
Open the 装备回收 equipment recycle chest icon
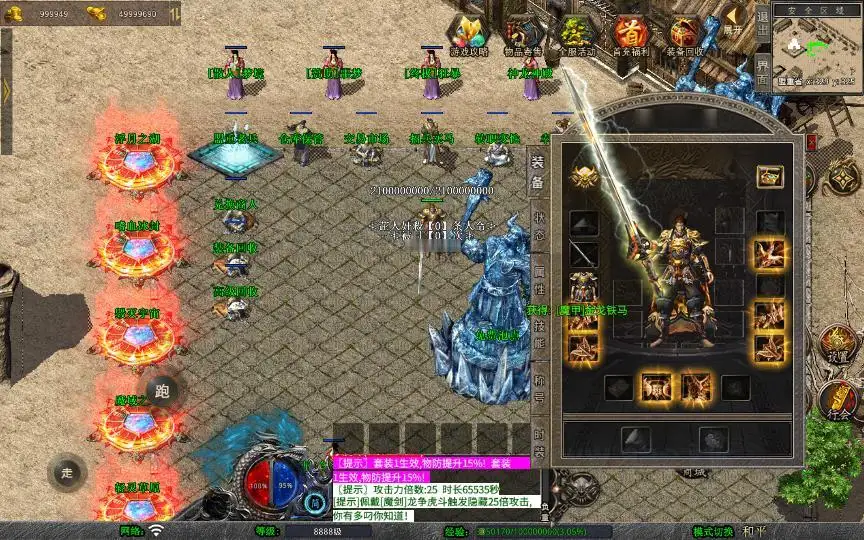point(685,36)
